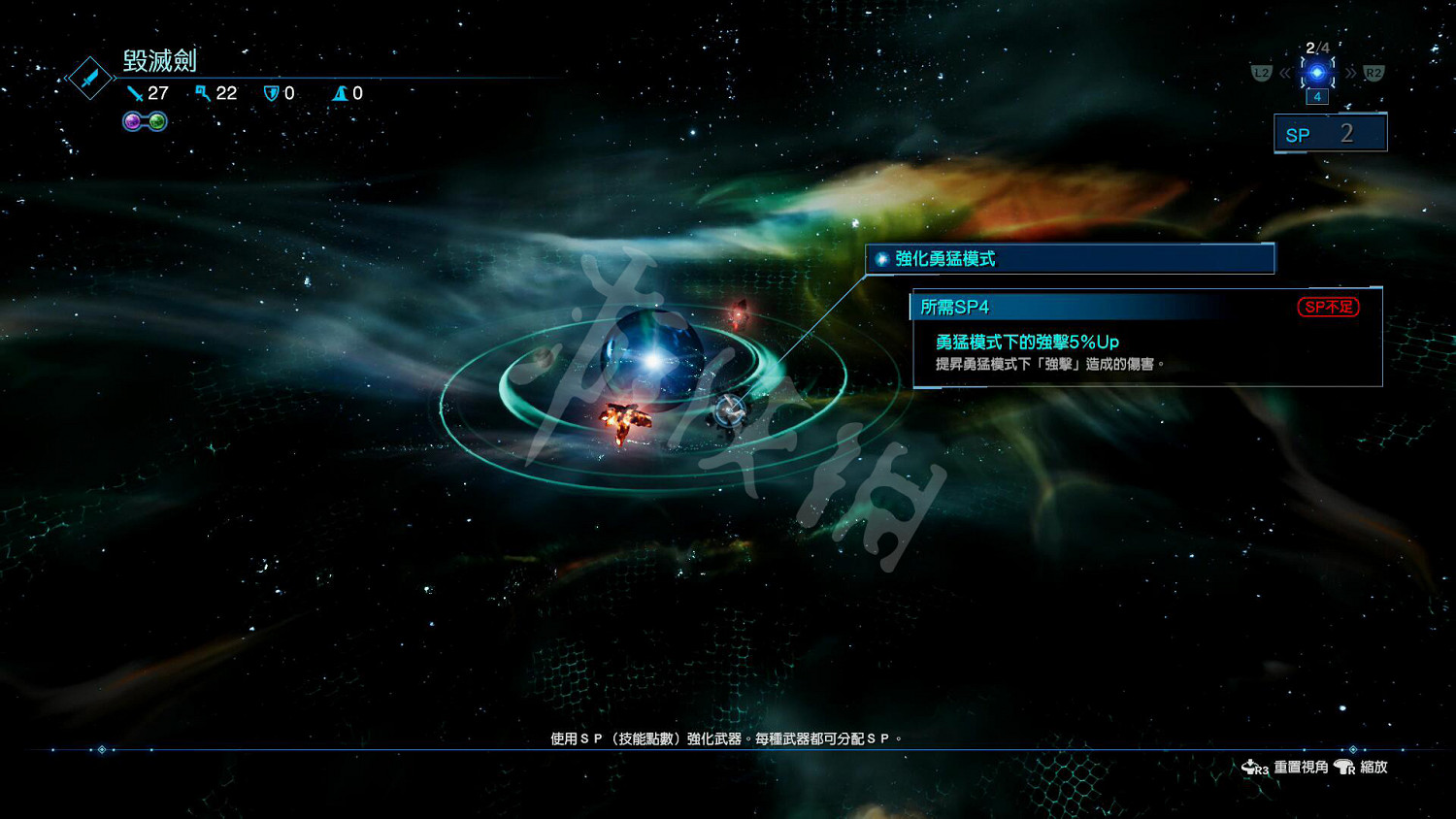Click the defense shield stat icon
The height and width of the screenshot is (819, 1456).
click(271, 93)
